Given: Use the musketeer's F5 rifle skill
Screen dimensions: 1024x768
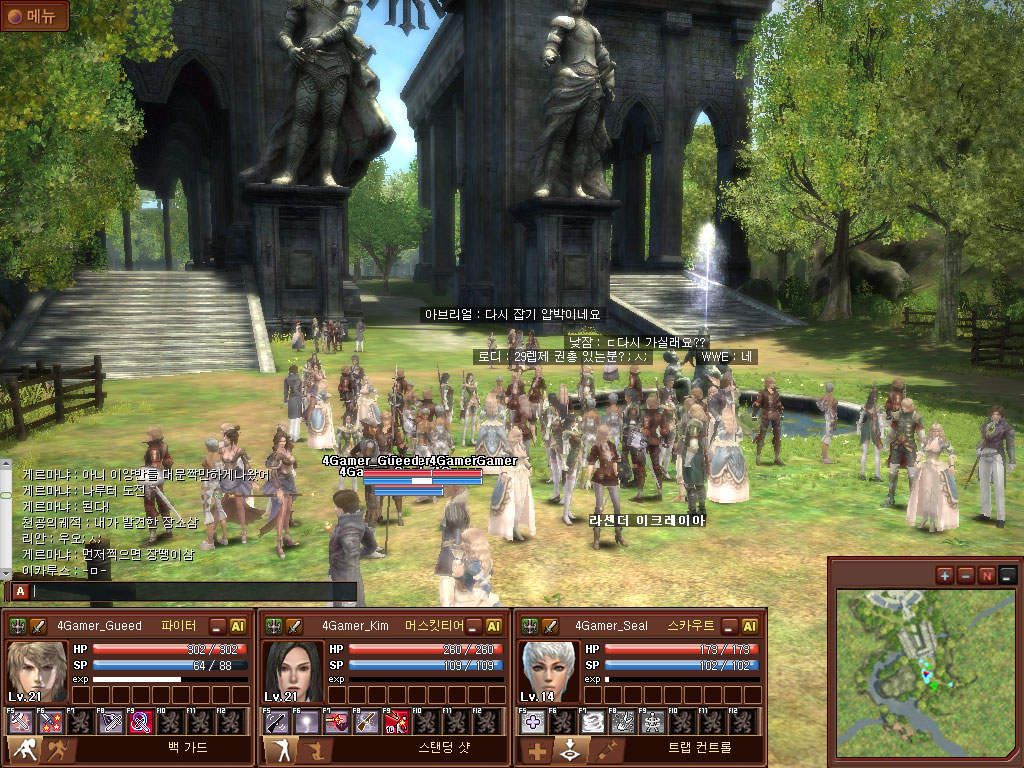Looking at the screenshot, I should [276, 721].
